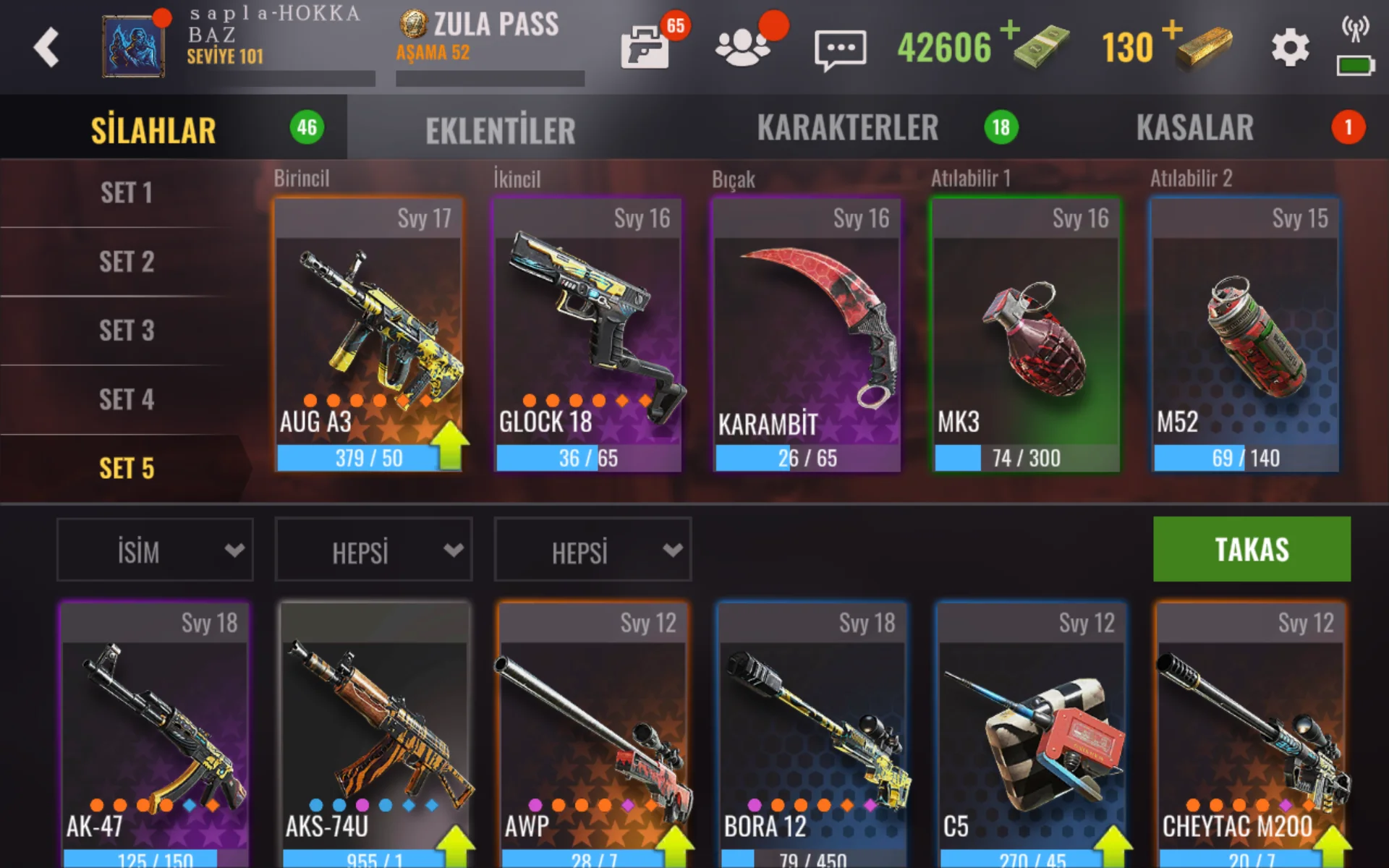This screenshot has width=1389, height=868.
Task: Open the Kasalar tab
Action: [1194, 128]
